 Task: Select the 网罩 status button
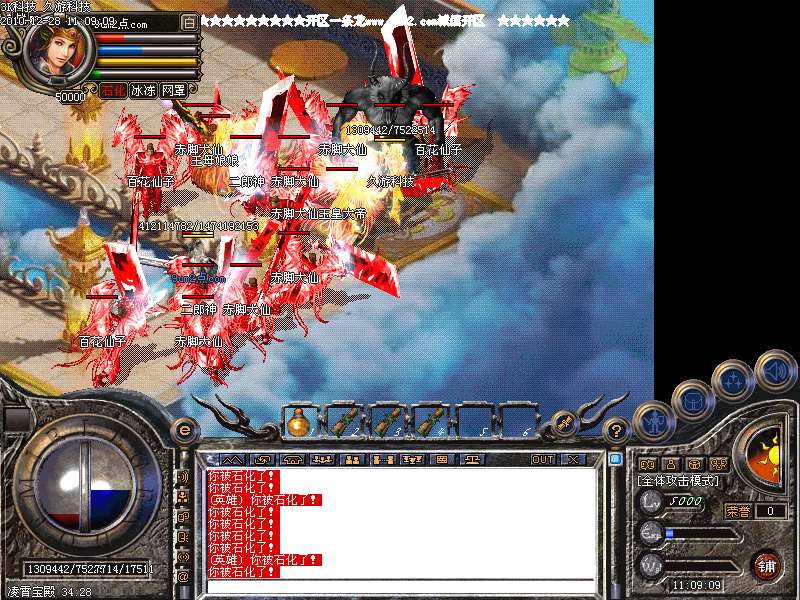point(173,90)
